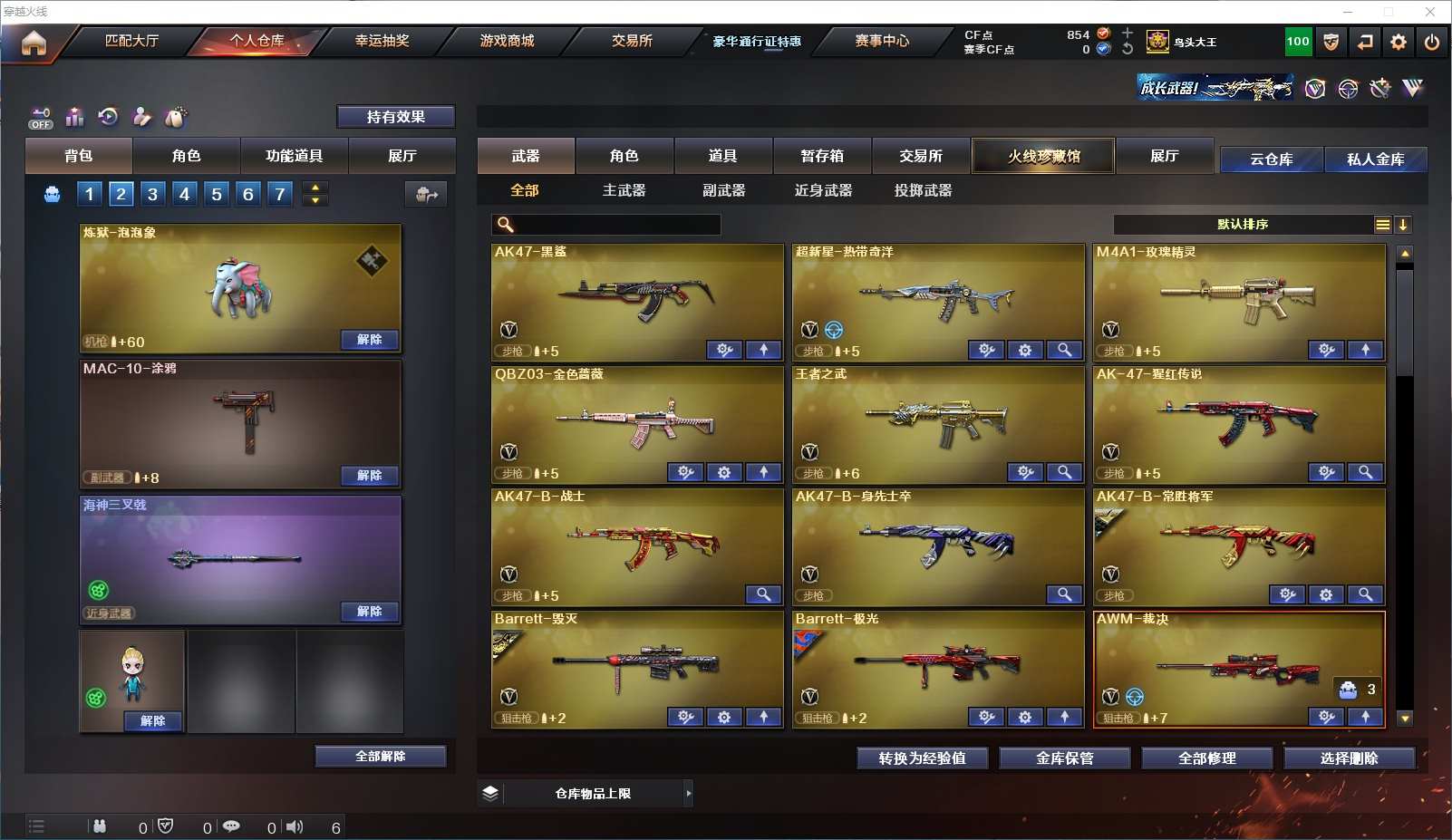
Task: Switch to the 火线珍藏馆 tab
Action: [1043, 156]
